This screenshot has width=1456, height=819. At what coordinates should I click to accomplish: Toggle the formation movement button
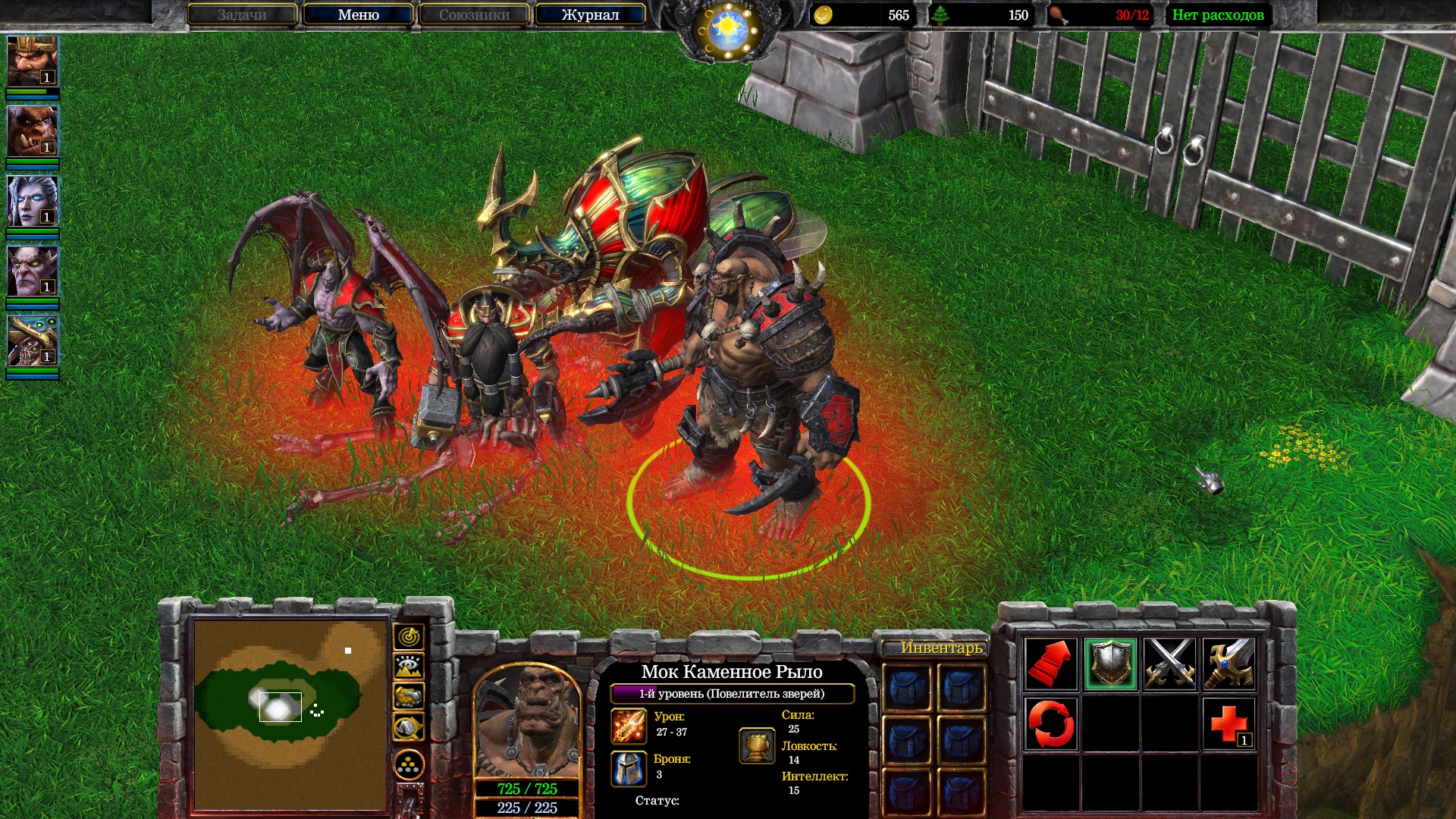(x=409, y=766)
